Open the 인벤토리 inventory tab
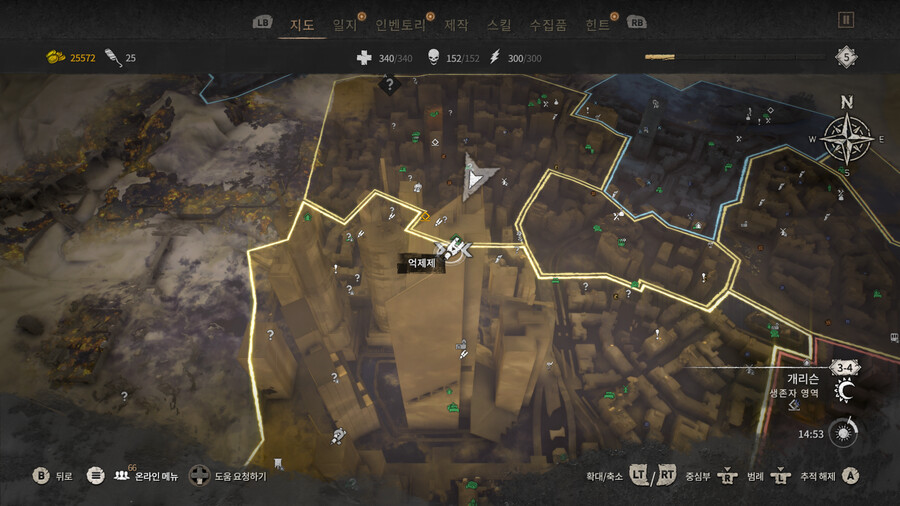Screen dimensions: 900x506 coord(400,24)
